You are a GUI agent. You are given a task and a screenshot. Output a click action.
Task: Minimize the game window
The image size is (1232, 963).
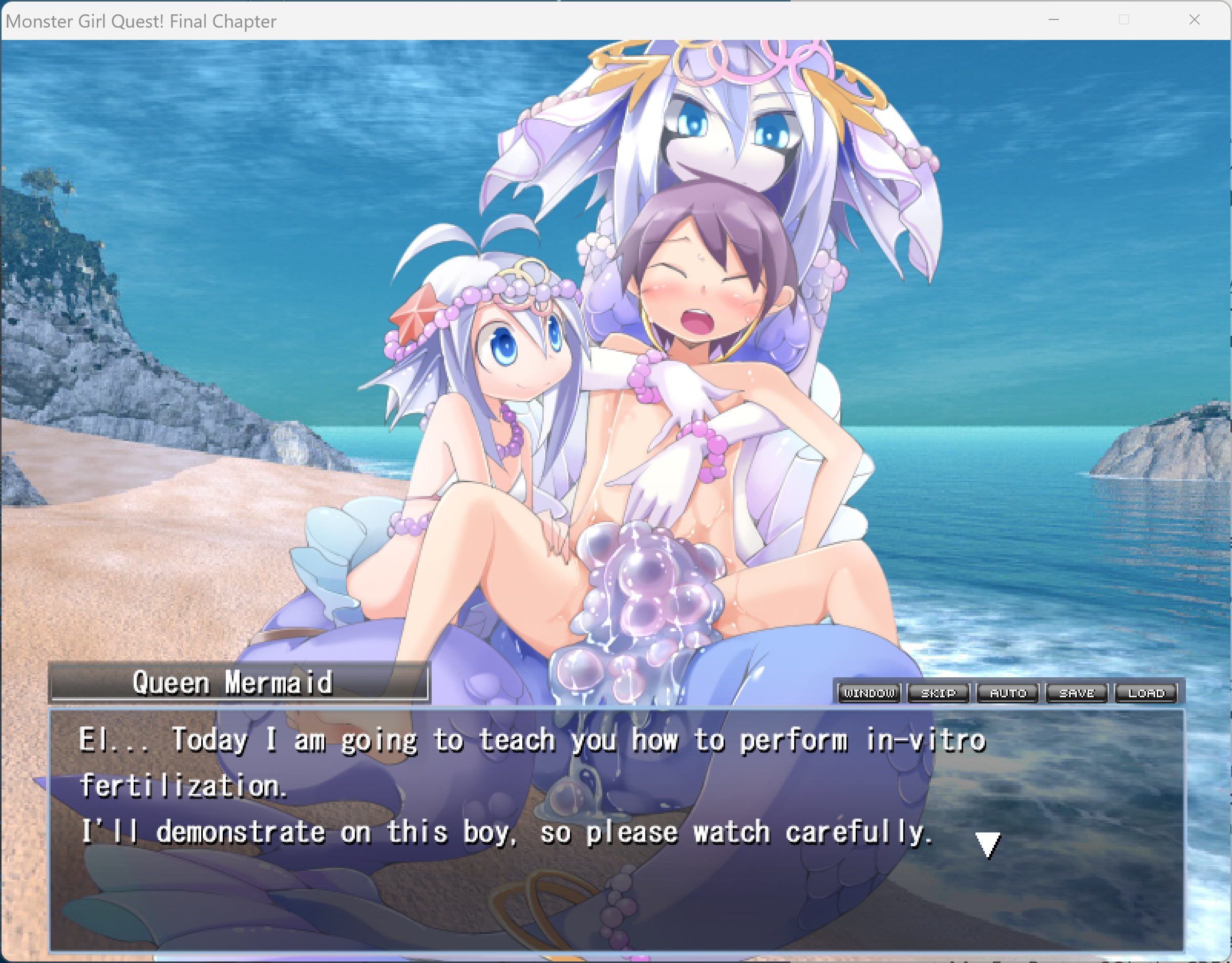pos(1054,20)
